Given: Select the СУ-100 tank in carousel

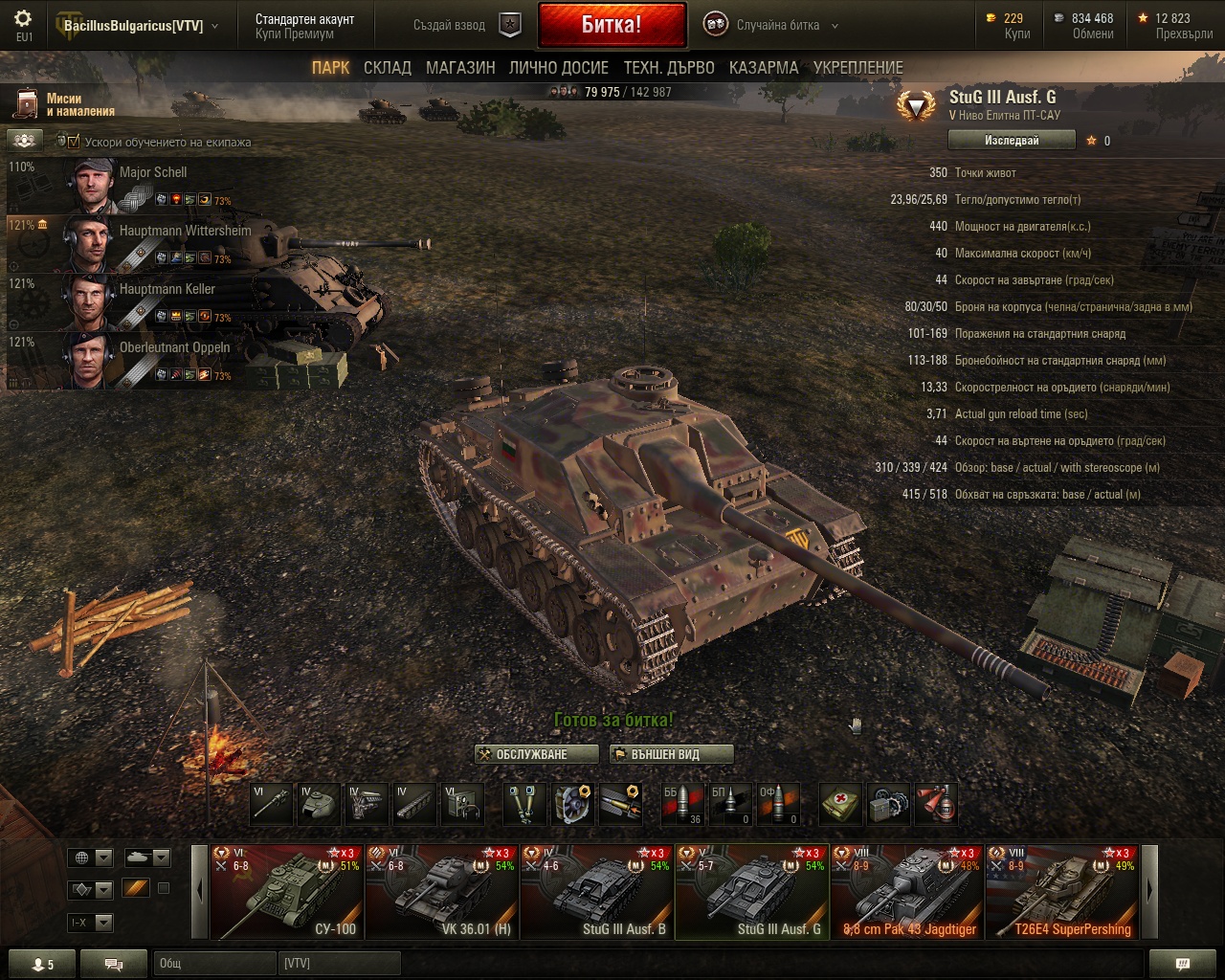Looking at the screenshot, I should (286, 892).
